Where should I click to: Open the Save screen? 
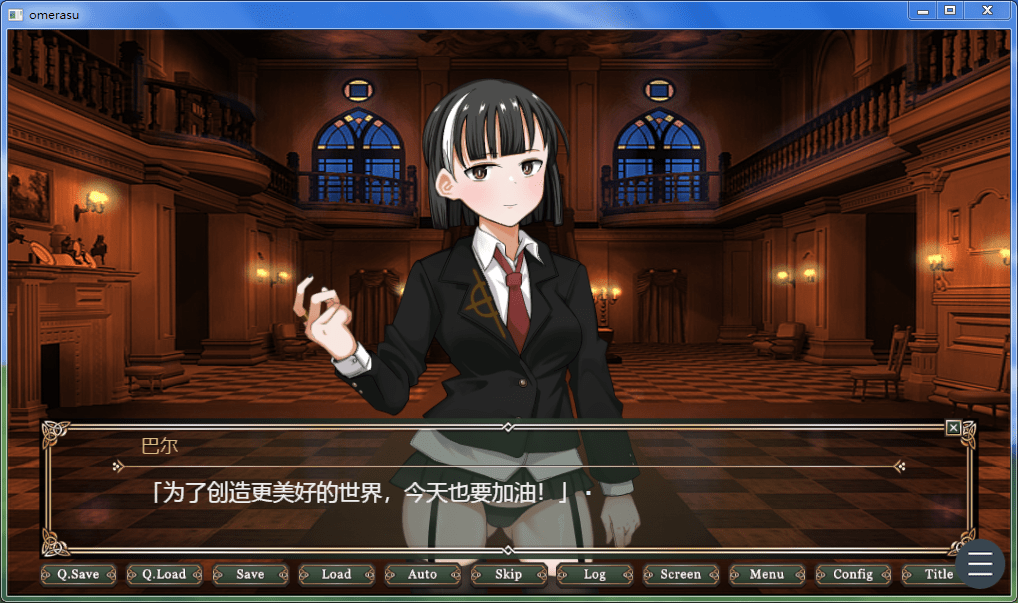[x=250, y=574]
